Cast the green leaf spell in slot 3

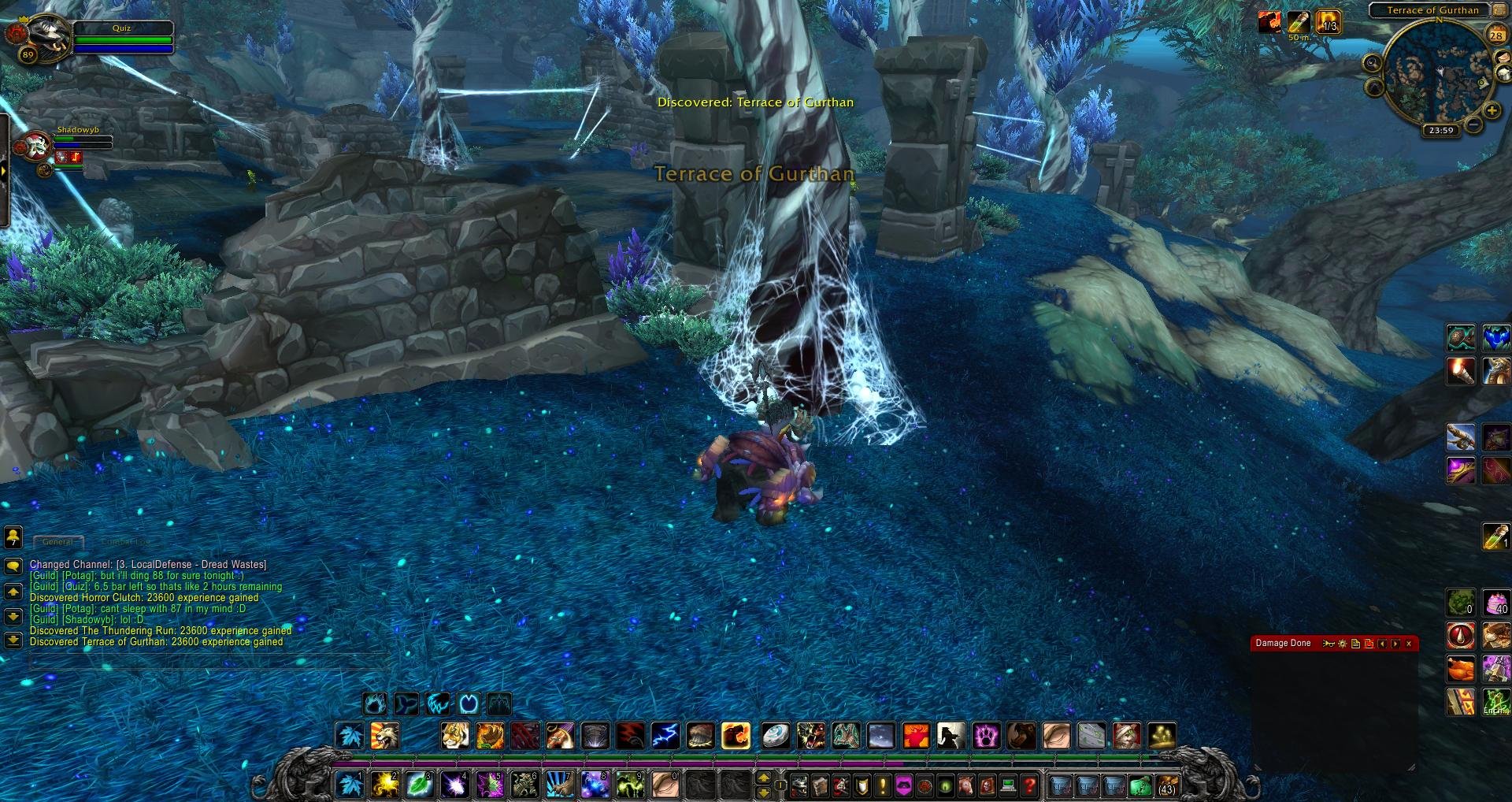click(x=420, y=785)
